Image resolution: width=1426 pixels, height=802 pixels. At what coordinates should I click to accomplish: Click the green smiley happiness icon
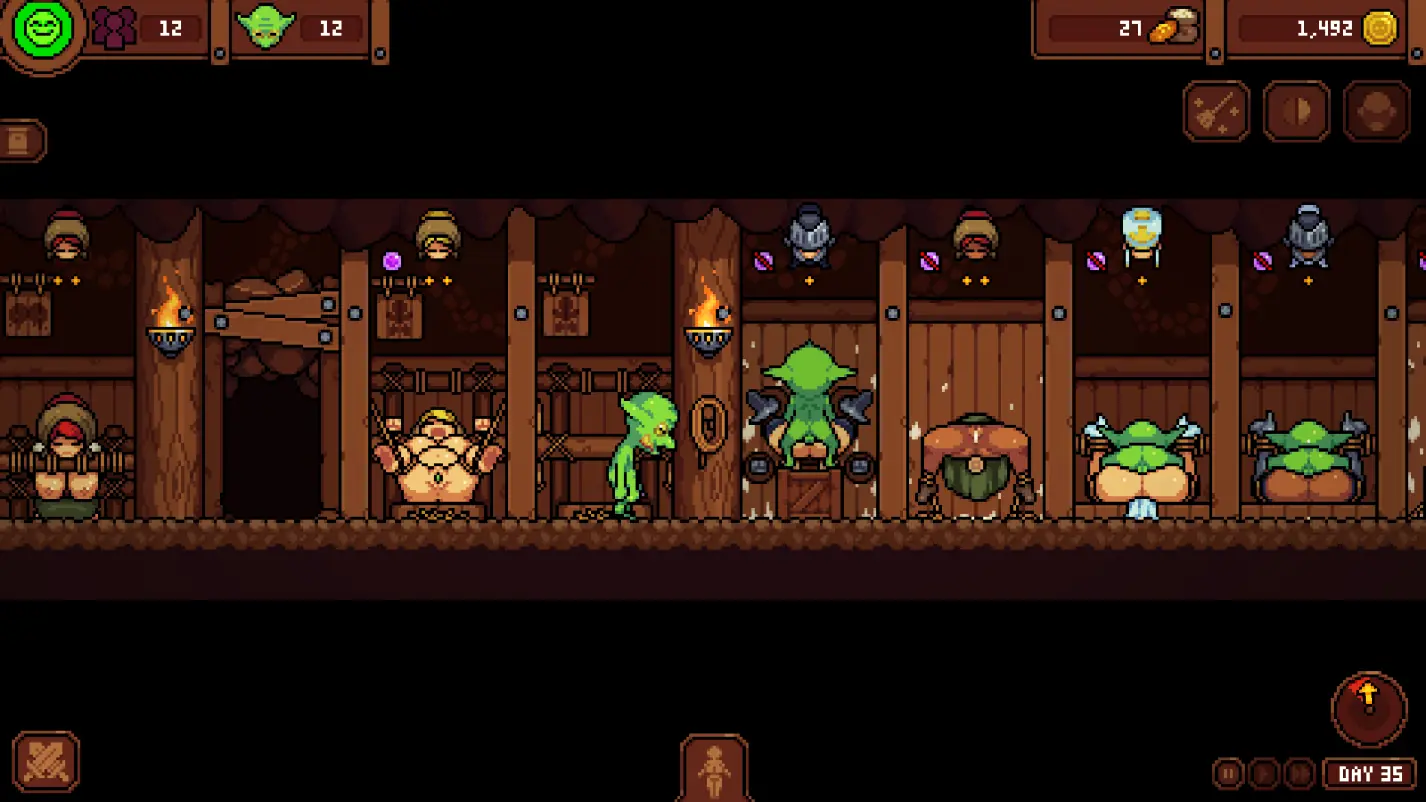coord(43,30)
